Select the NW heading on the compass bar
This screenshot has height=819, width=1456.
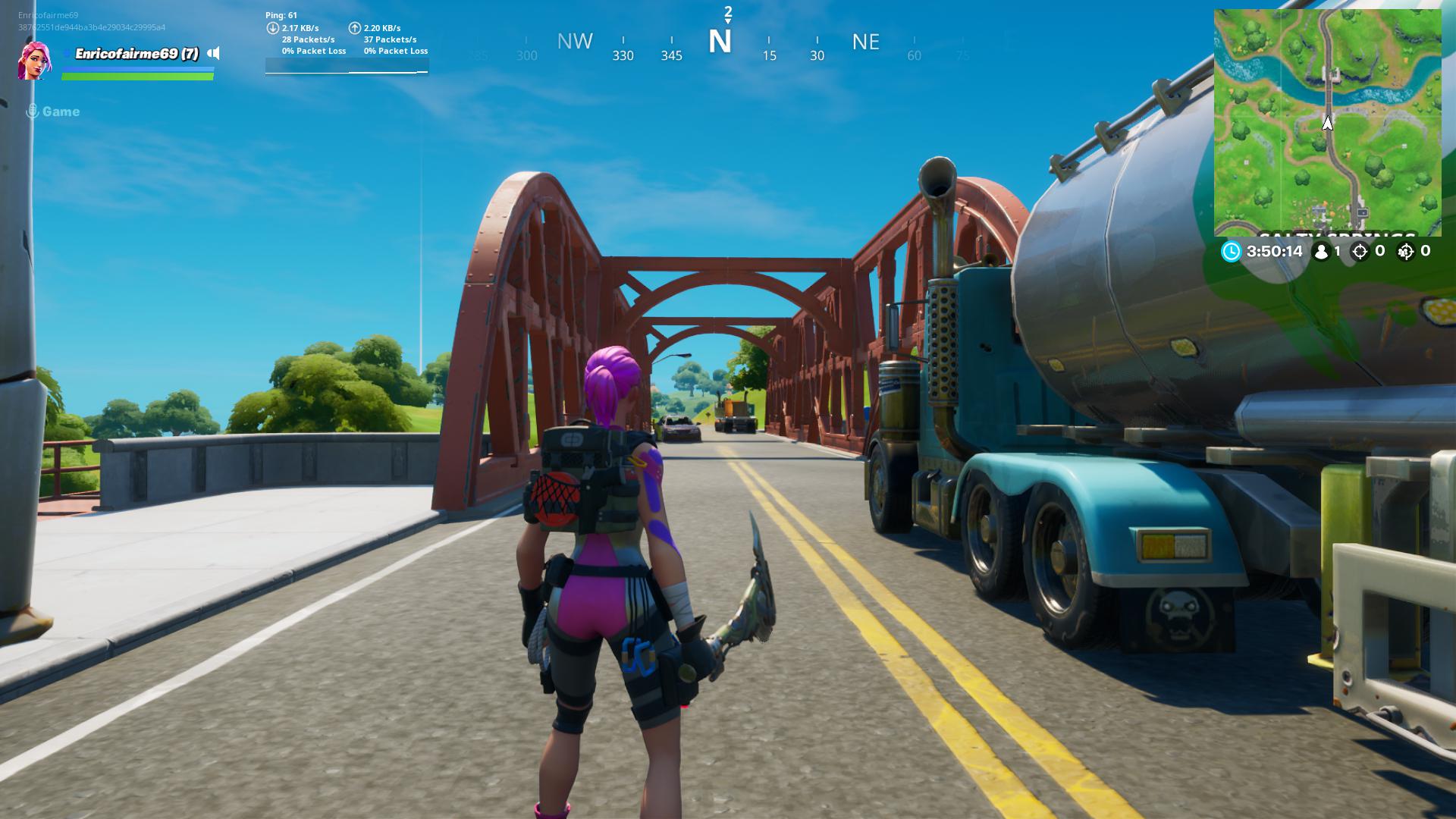click(x=576, y=42)
